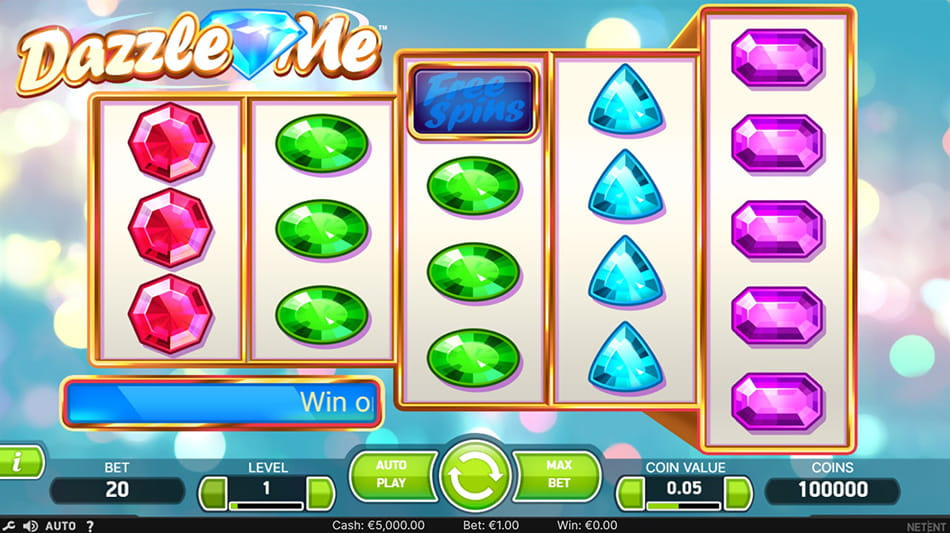Open the wrench settings icon
The width and height of the screenshot is (950, 533).
[x=9, y=525]
